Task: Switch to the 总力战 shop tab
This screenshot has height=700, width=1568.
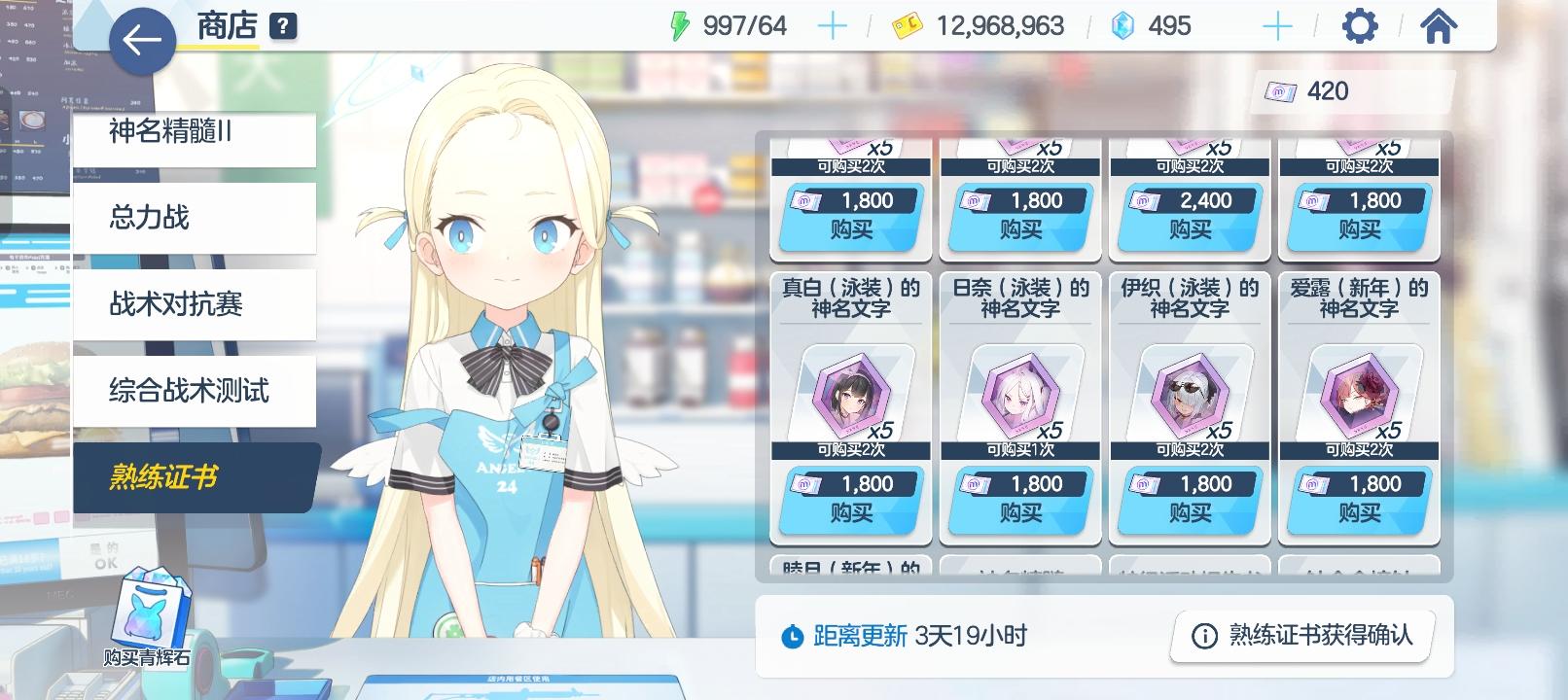Action: coord(194,218)
